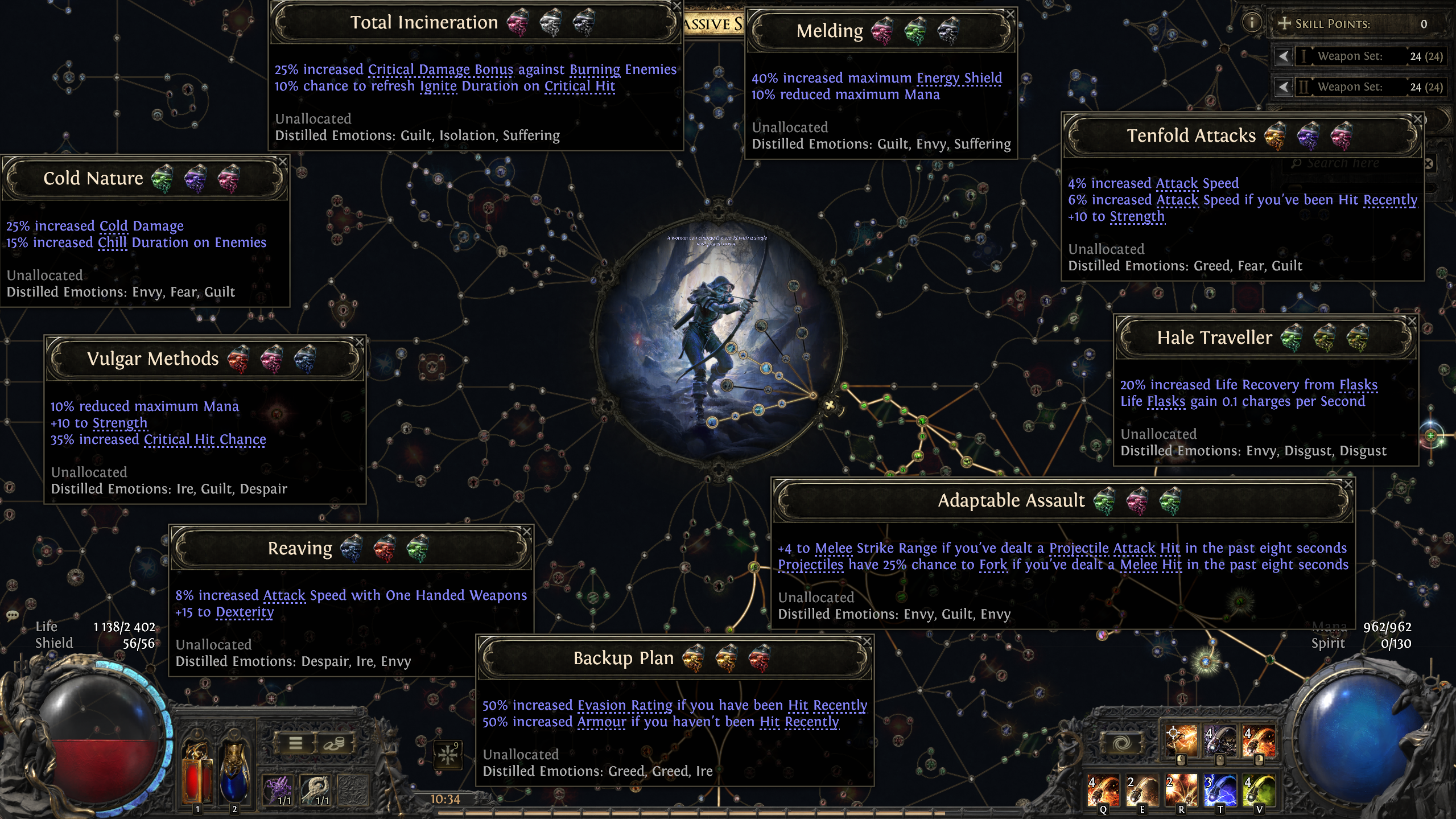This screenshot has height=819, width=1456.
Task: Click the Weapon Set II arrow button
Action: (x=1283, y=87)
